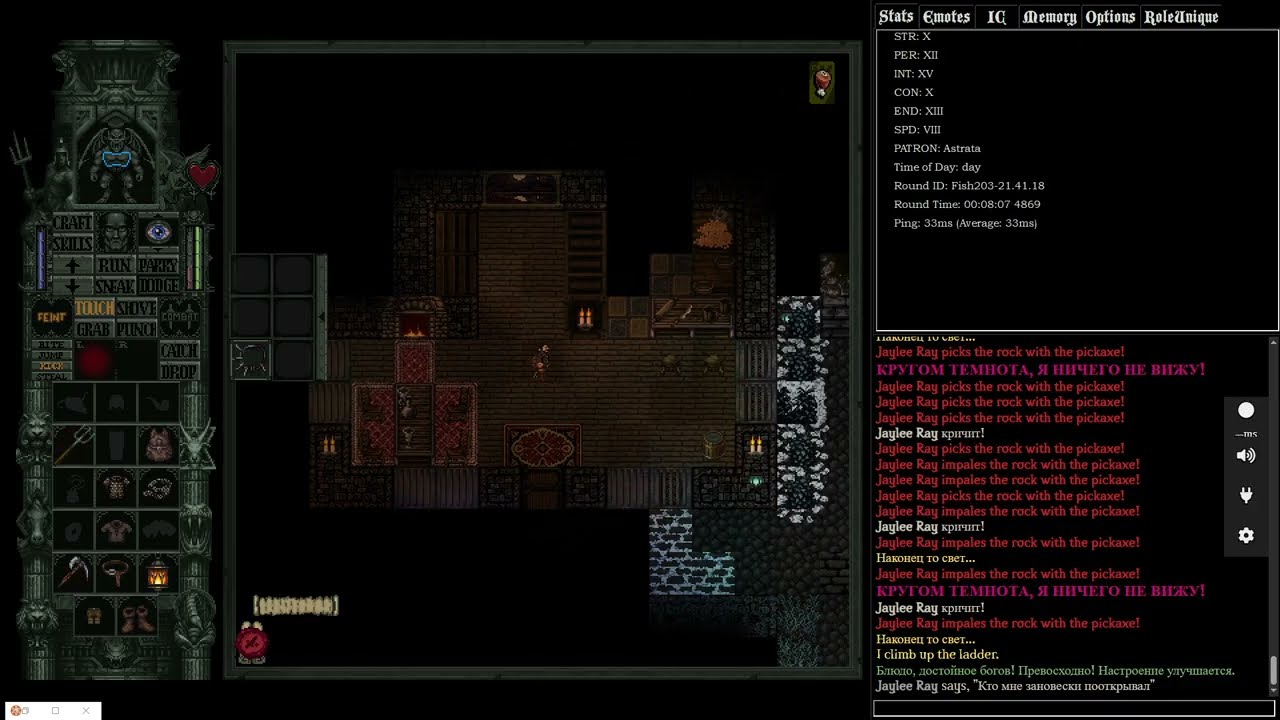Viewport: 1280px width, 720px height.
Task: Click the Drop button
Action: click(179, 371)
